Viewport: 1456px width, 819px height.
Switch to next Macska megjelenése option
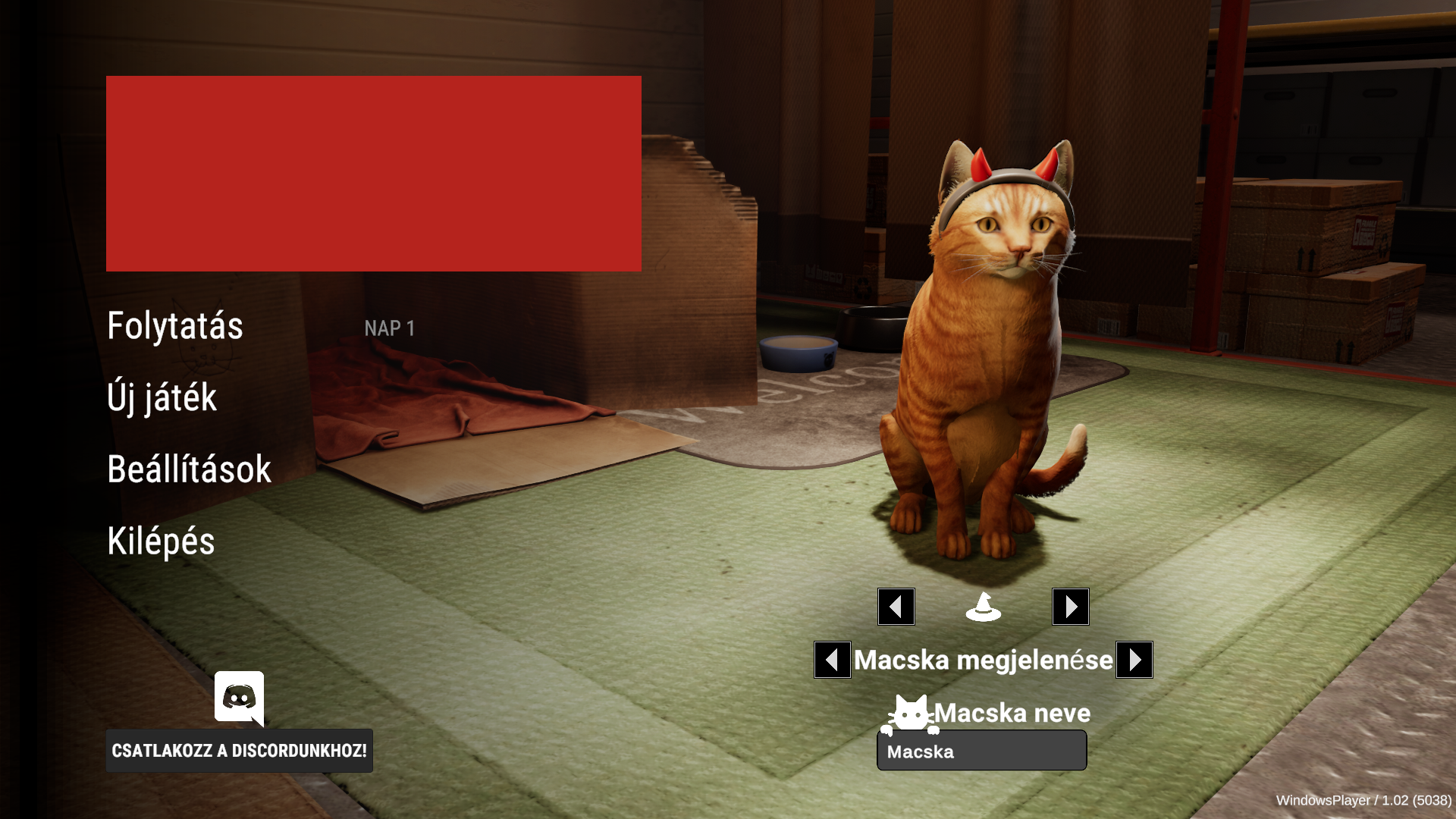click(1134, 660)
